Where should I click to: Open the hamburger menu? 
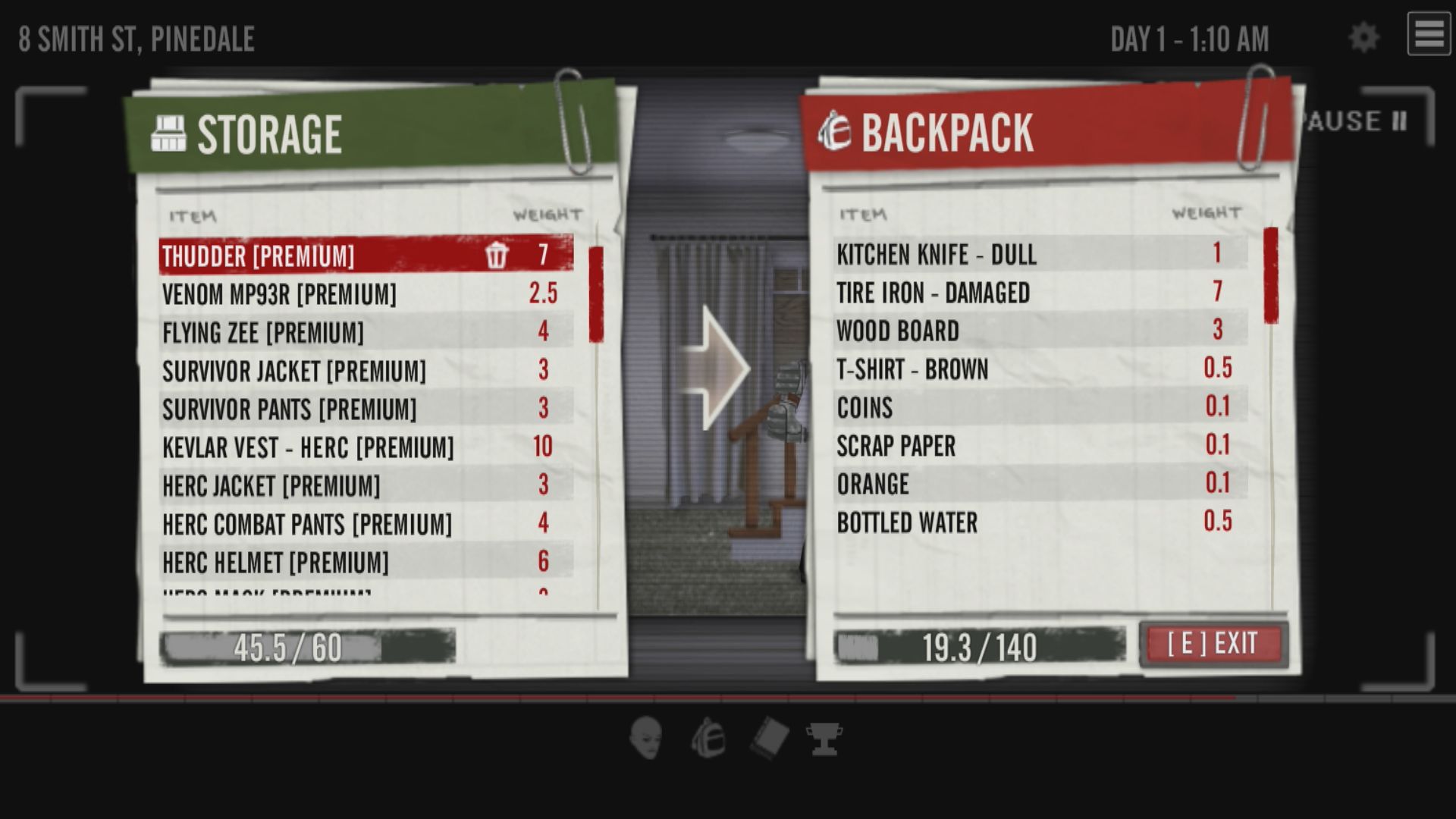1429,34
